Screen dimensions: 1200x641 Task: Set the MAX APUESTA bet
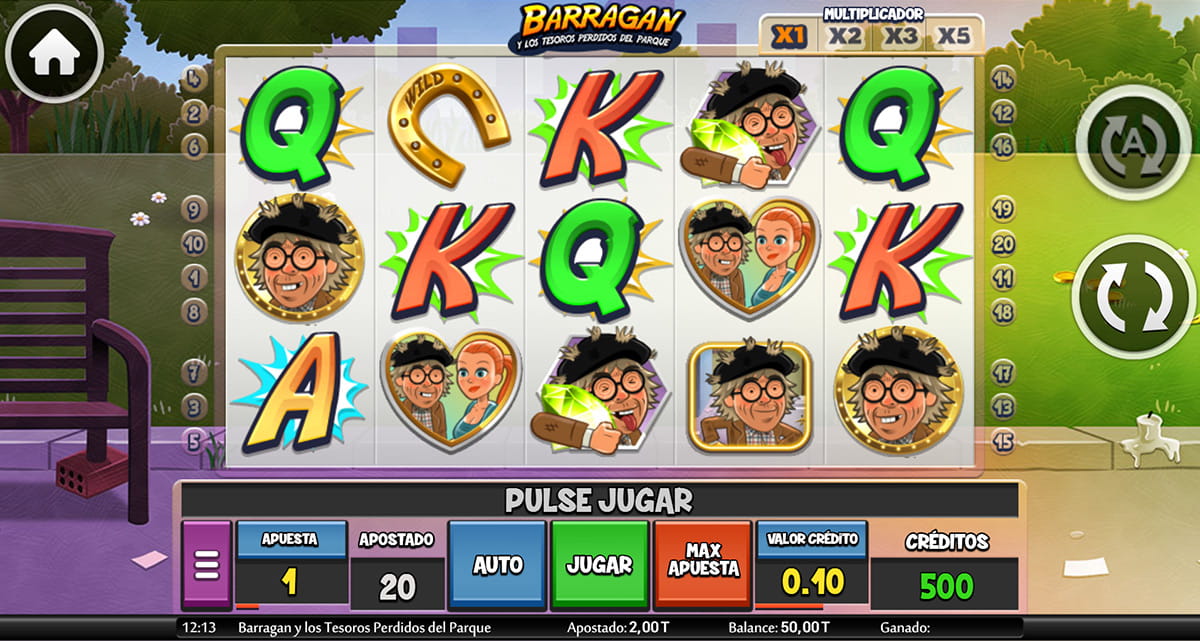(x=702, y=565)
